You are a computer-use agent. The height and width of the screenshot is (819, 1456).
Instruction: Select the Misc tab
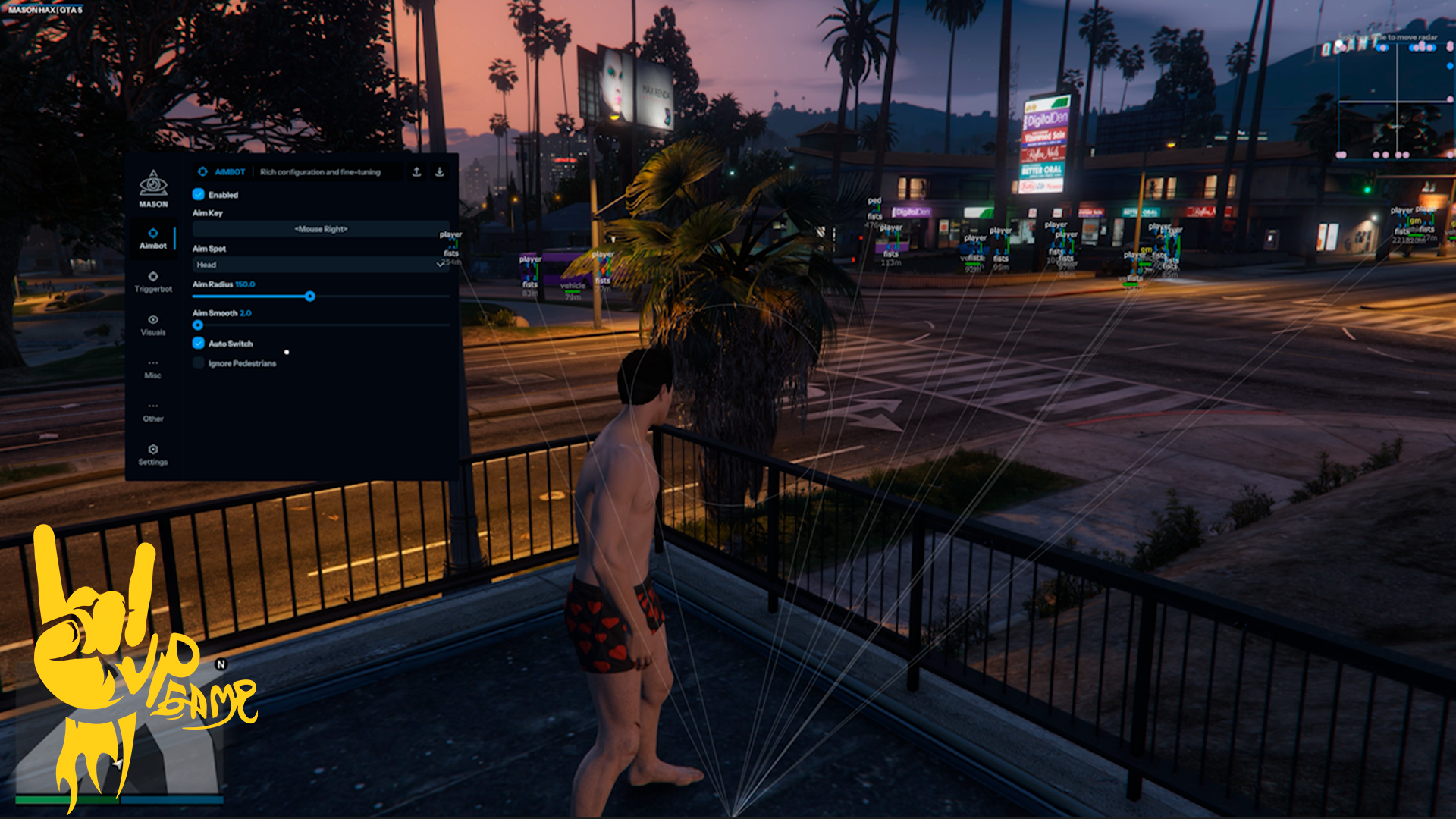(153, 368)
